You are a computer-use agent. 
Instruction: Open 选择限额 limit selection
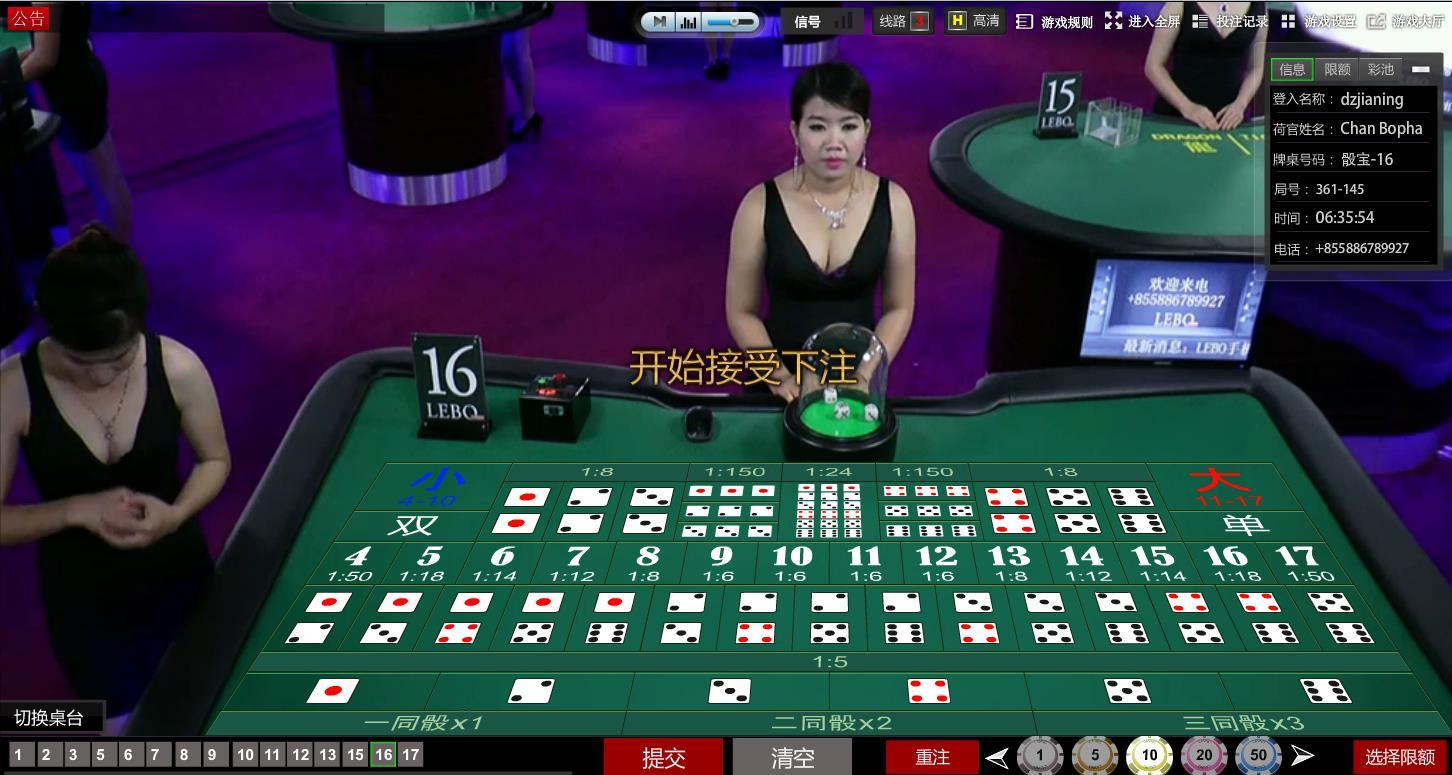pos(1400,757)
